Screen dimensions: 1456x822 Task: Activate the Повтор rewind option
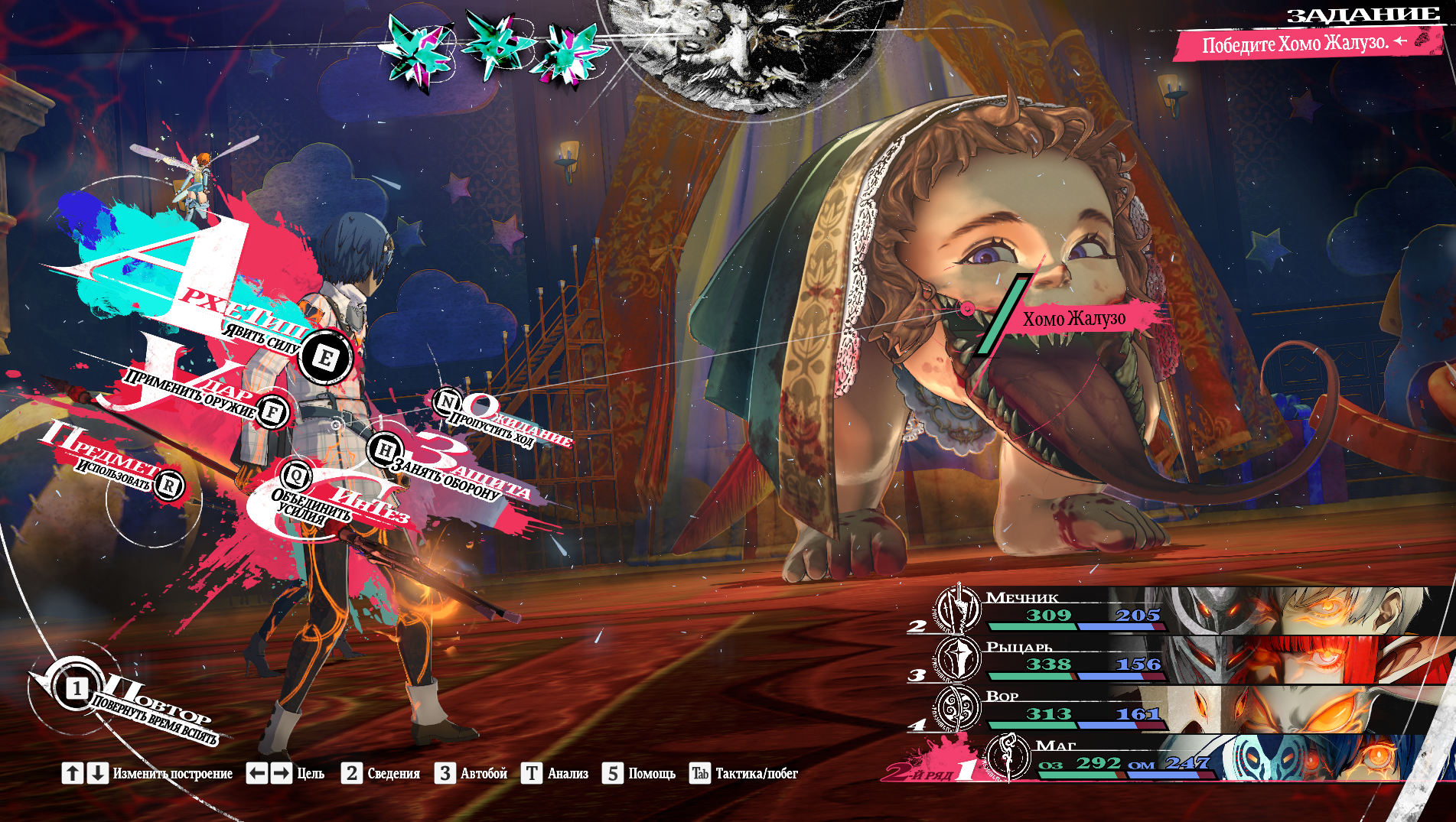pyautogui.click(x=77, y=689)
